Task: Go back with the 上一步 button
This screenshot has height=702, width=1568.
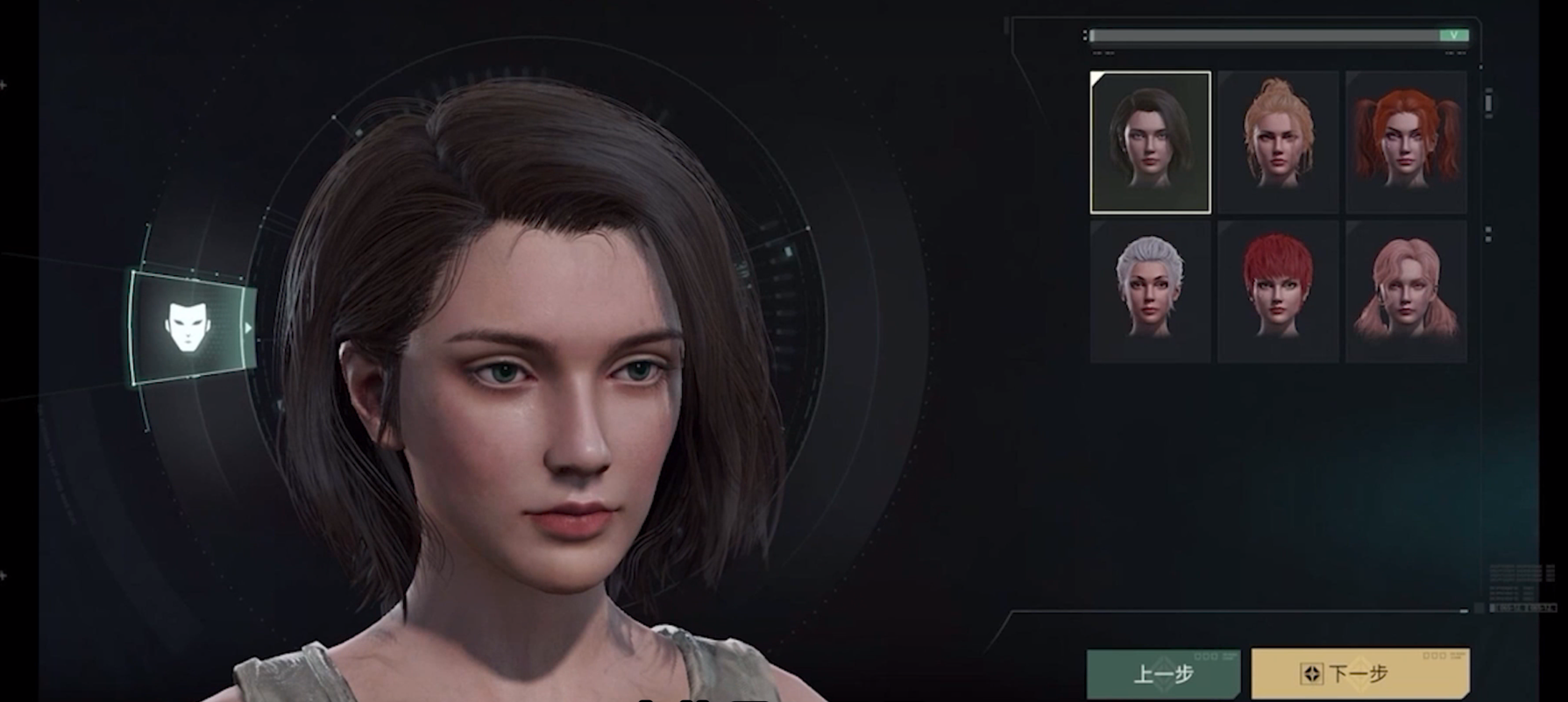Action: coord(1163,674)
